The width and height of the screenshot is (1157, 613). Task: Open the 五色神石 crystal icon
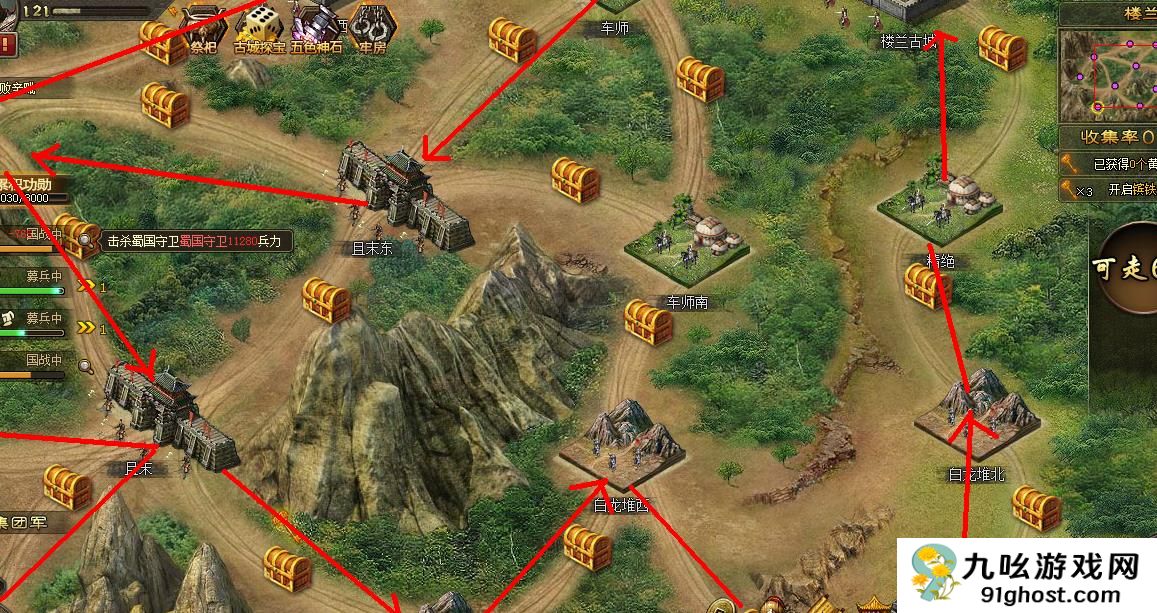coord(318,26)
